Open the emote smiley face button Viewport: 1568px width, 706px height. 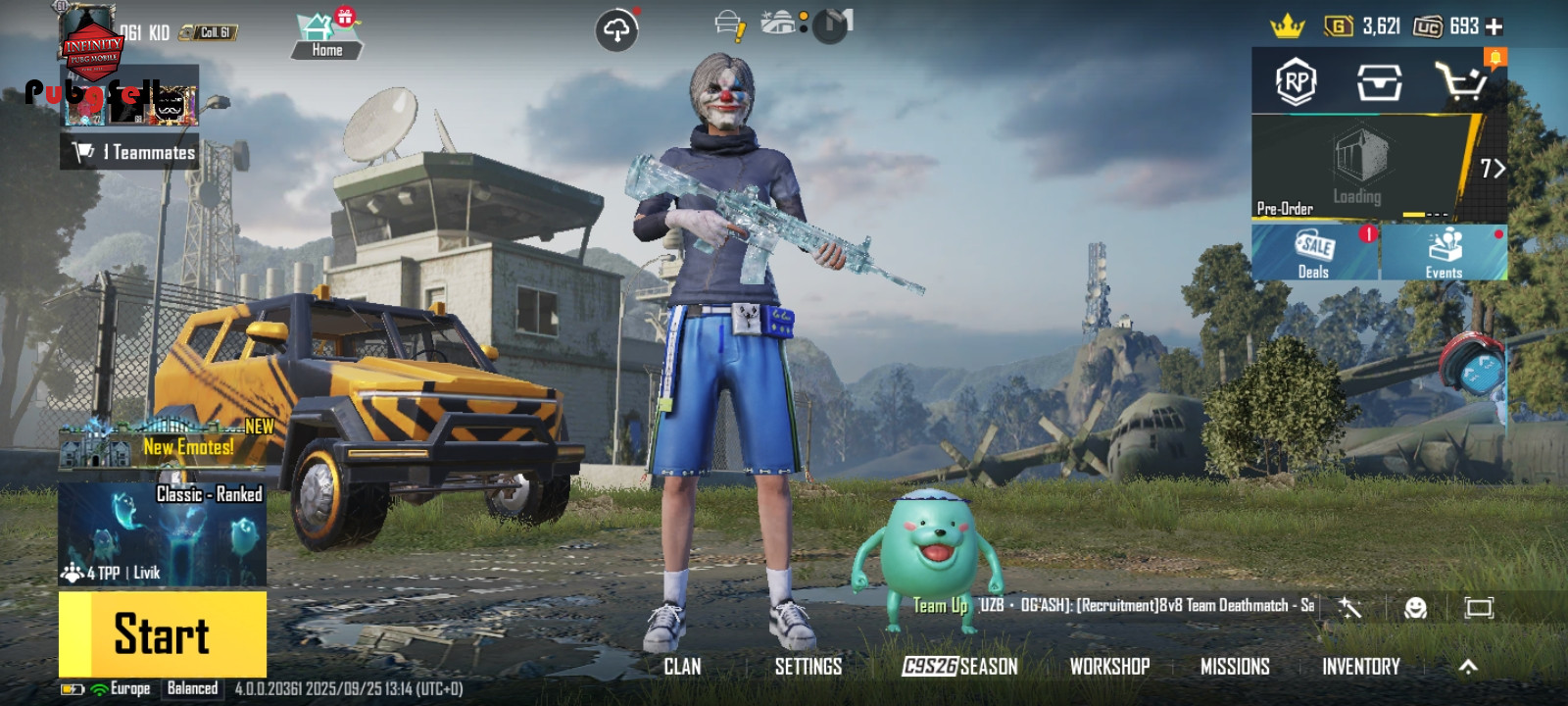click(x=1415, y=608)
